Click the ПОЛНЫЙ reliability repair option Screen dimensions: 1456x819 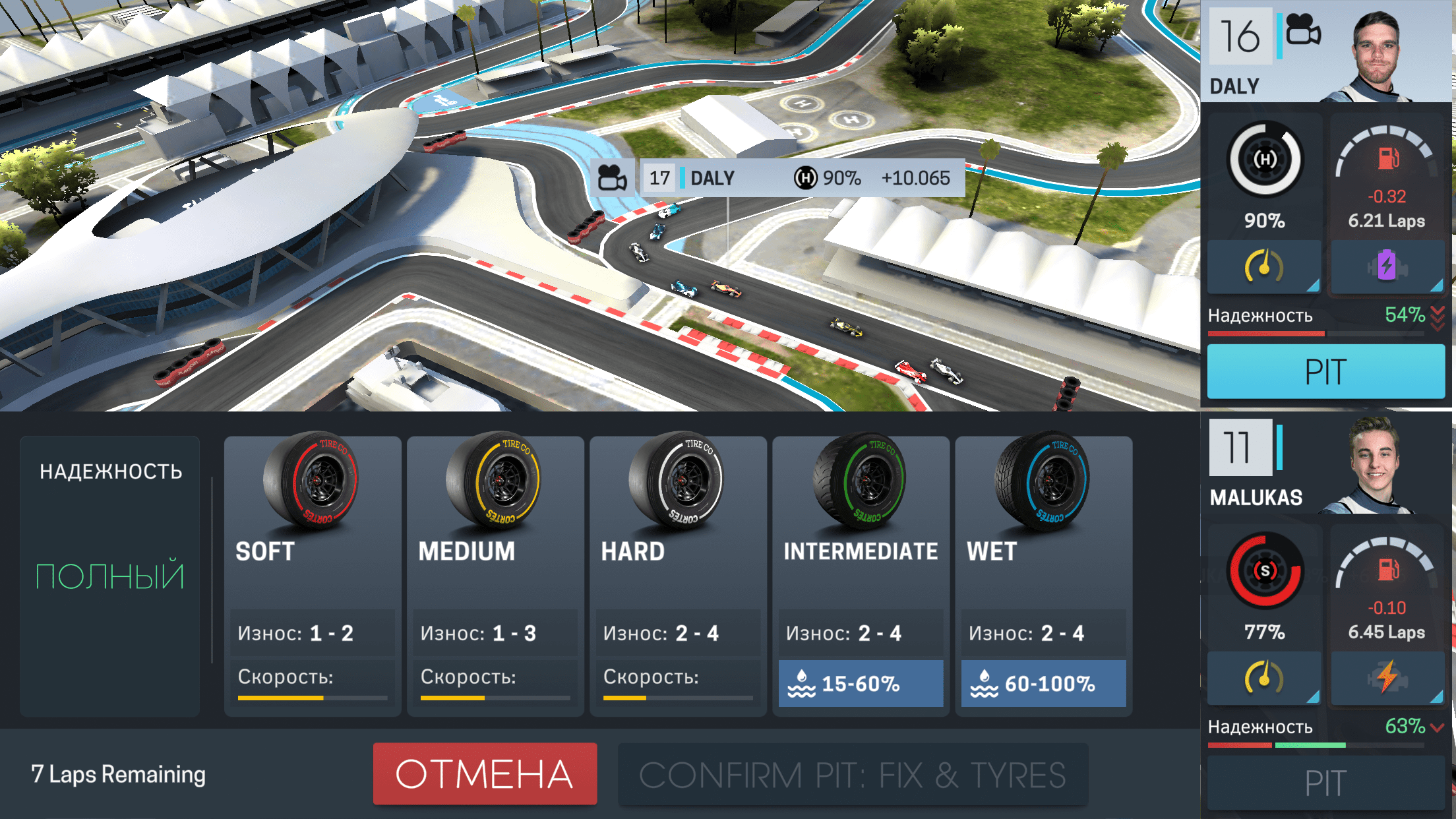tap(109, 575)
